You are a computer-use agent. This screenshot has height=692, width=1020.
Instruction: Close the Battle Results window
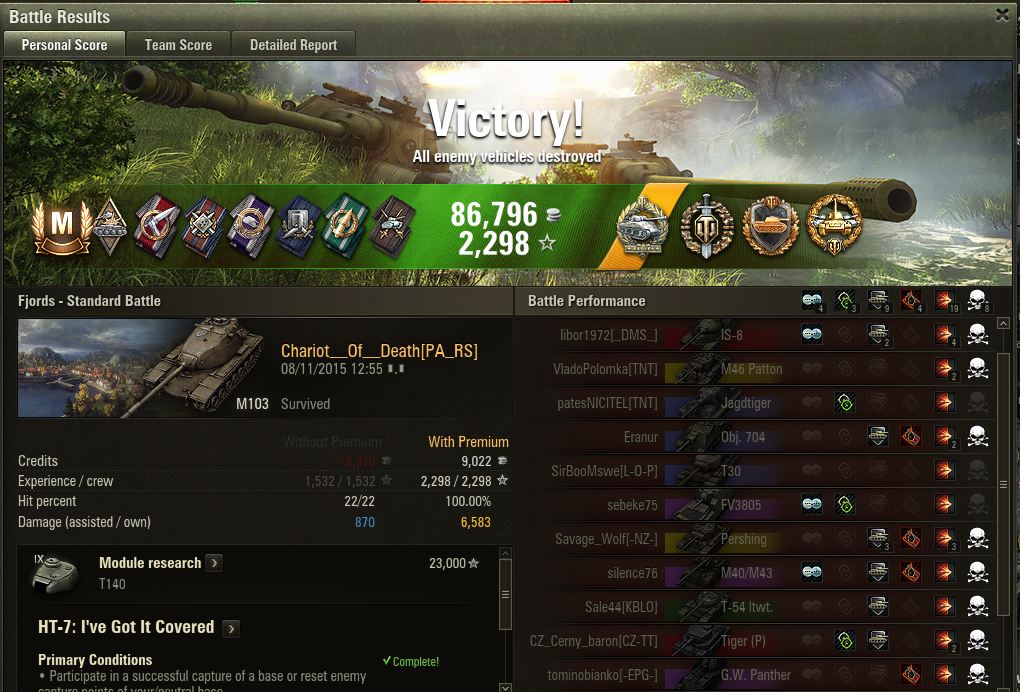1002,15
